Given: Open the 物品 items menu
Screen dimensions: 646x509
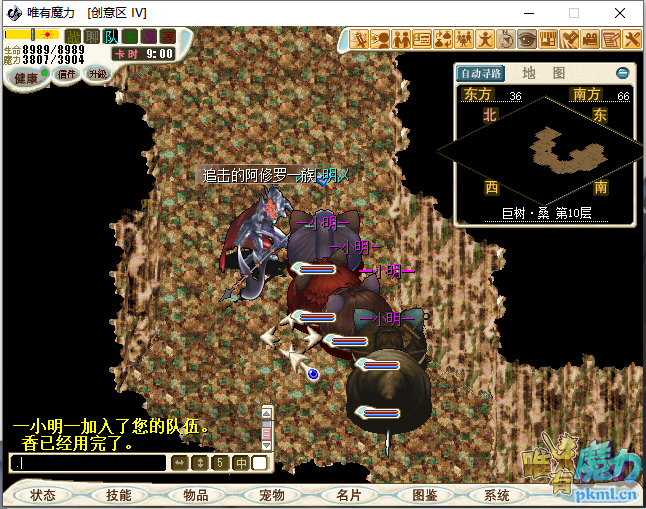Looking at the screenshot, I should 195,495.
